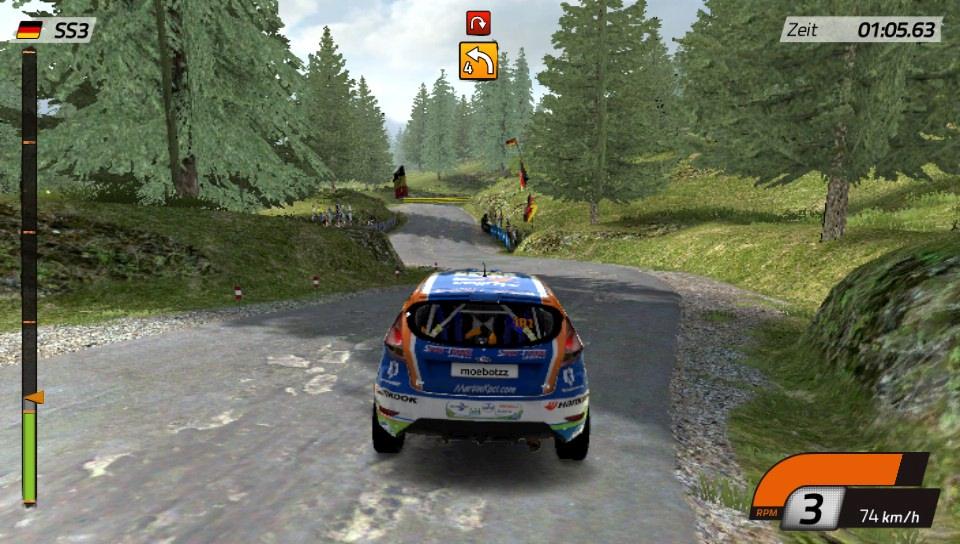960x544 pixels.
Task: Click the orange marker on the stage progress bar
Action: coord(34,398)
